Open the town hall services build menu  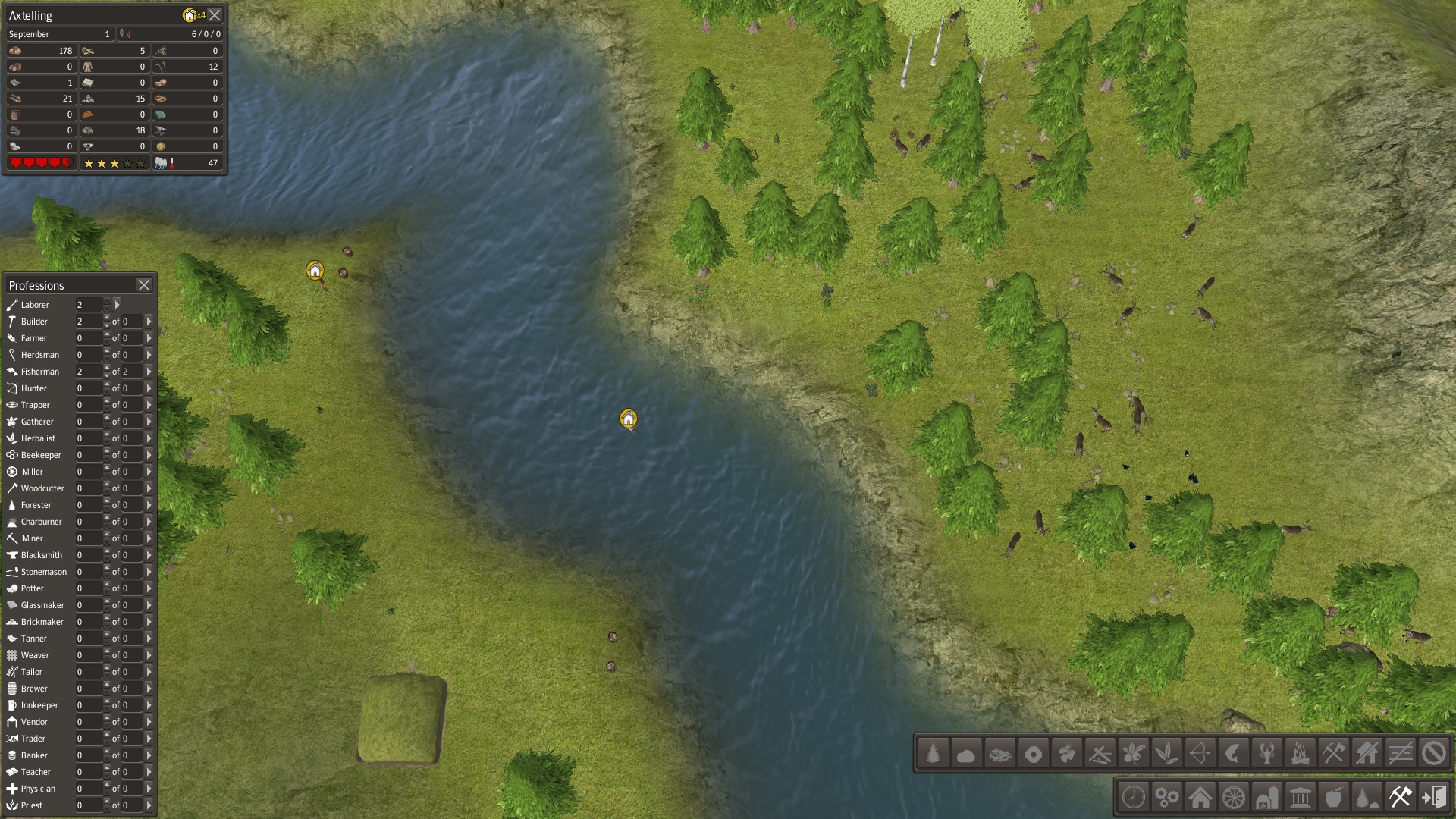coord(1301,798)
